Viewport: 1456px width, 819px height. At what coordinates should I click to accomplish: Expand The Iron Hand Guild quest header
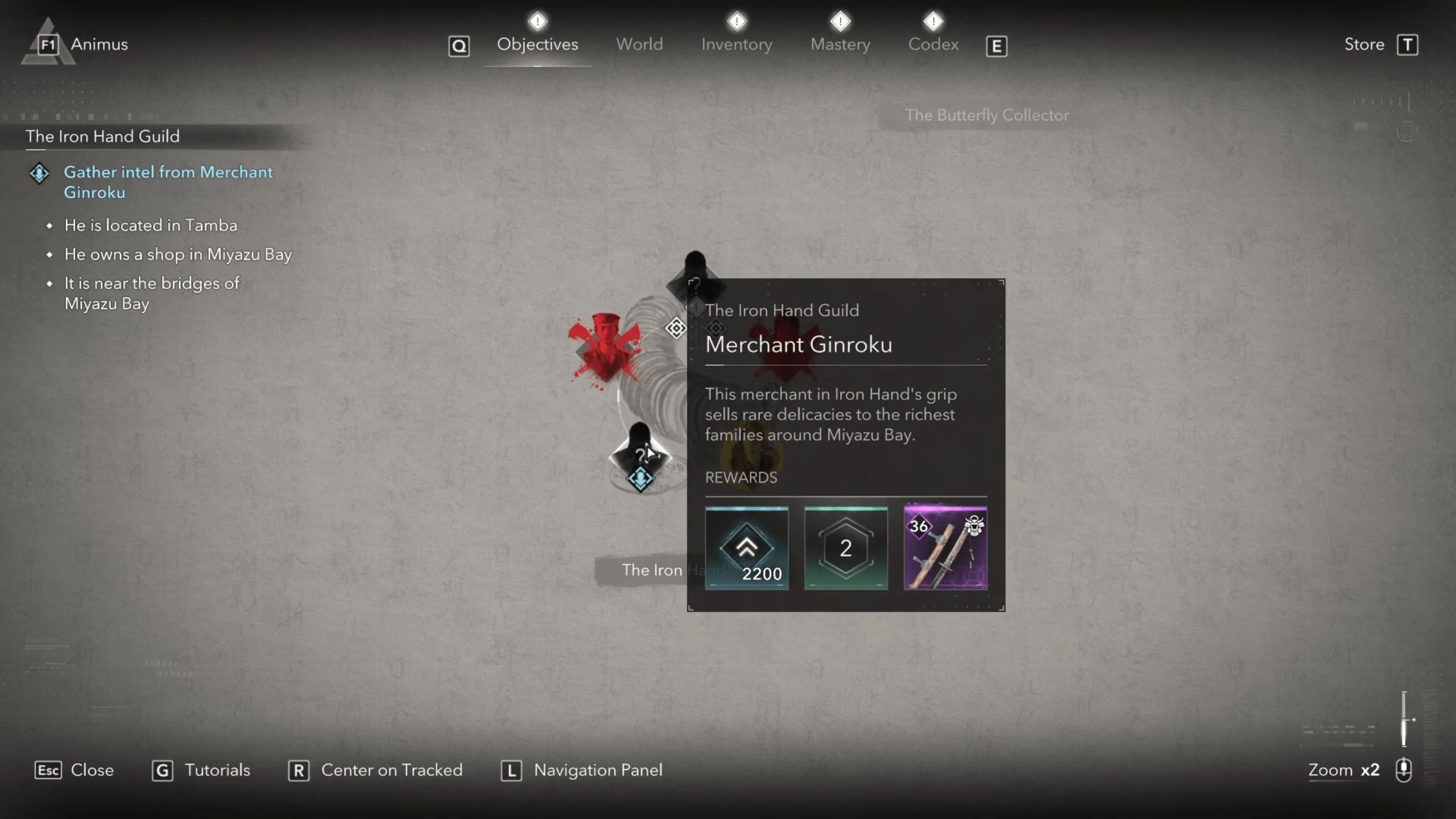coord(102,136)
